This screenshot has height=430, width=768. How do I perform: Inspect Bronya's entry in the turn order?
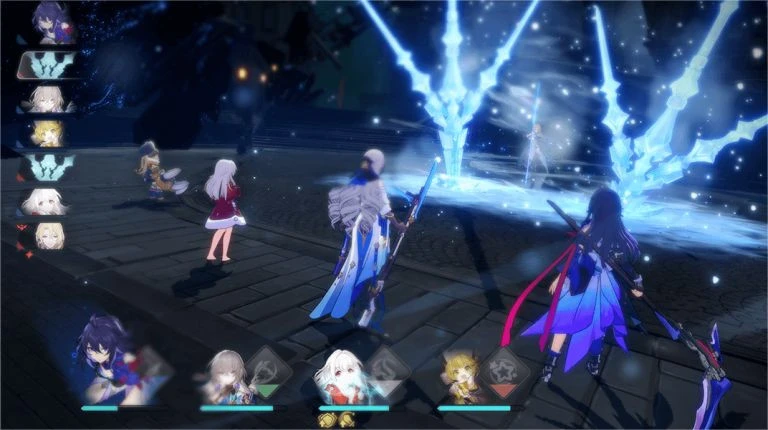[x=44, y=98]
